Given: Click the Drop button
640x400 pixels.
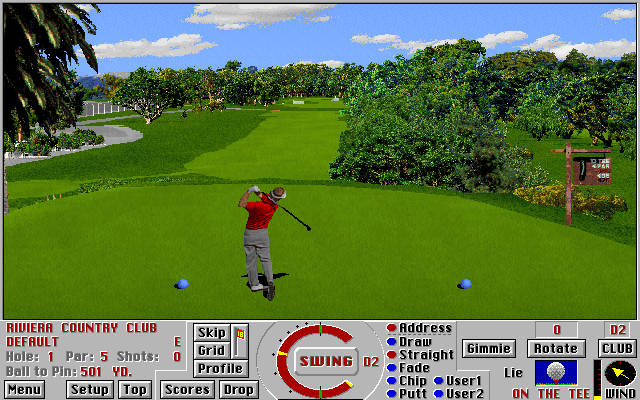Looking at the screenshot, I should coord(238,389).
